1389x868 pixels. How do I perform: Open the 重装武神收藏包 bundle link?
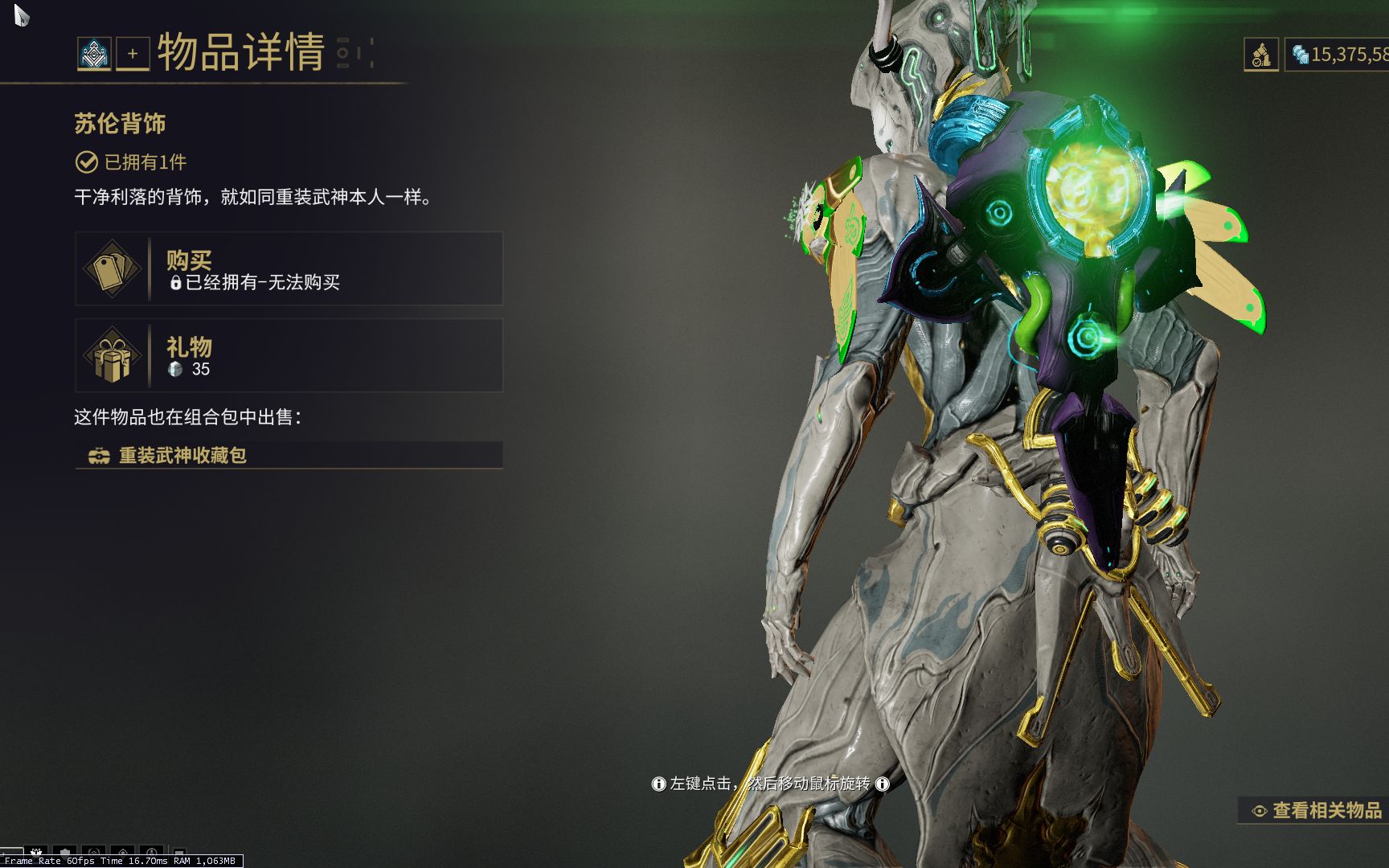184,457
